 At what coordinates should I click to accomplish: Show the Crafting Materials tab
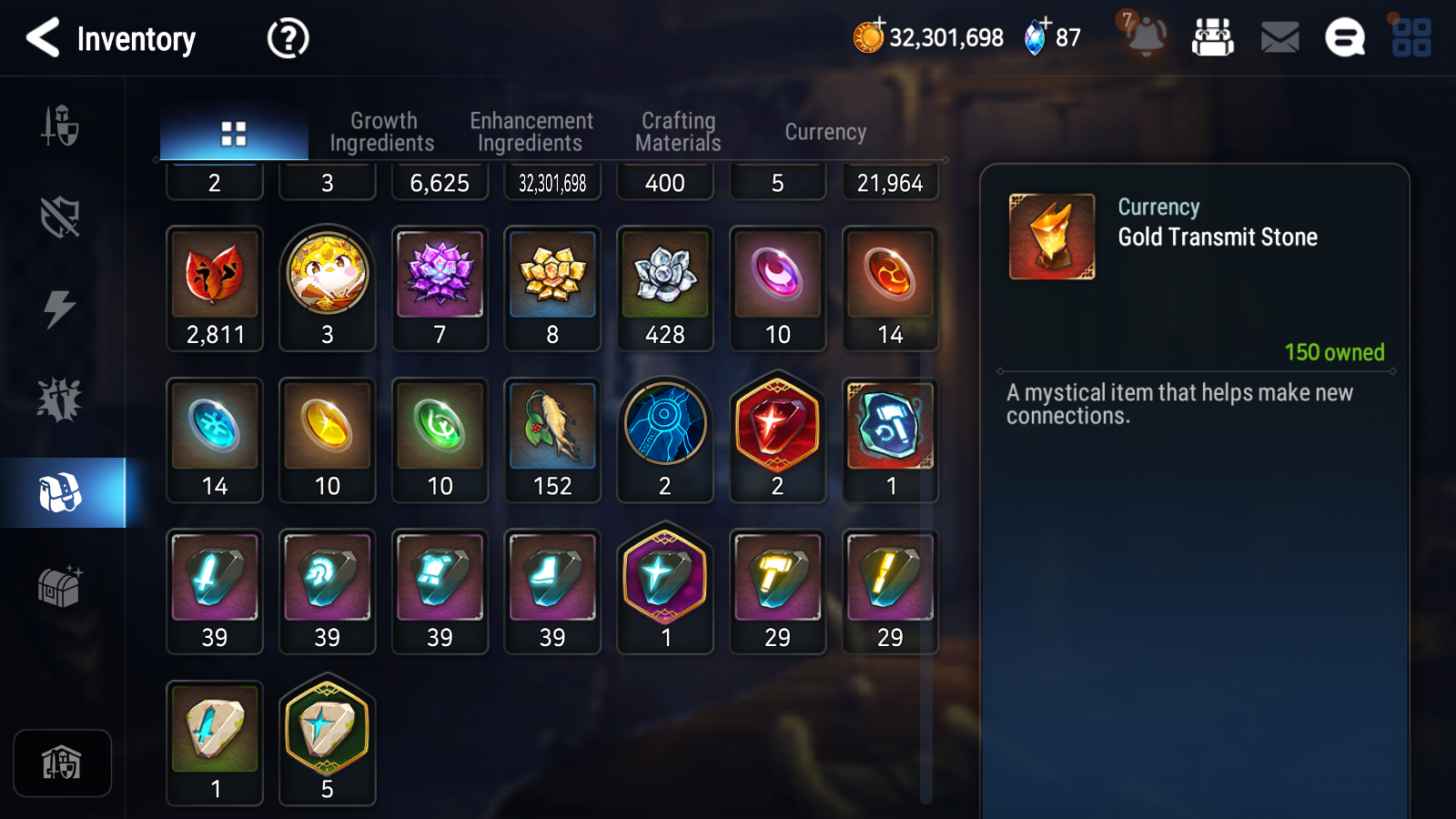point(678,132)
